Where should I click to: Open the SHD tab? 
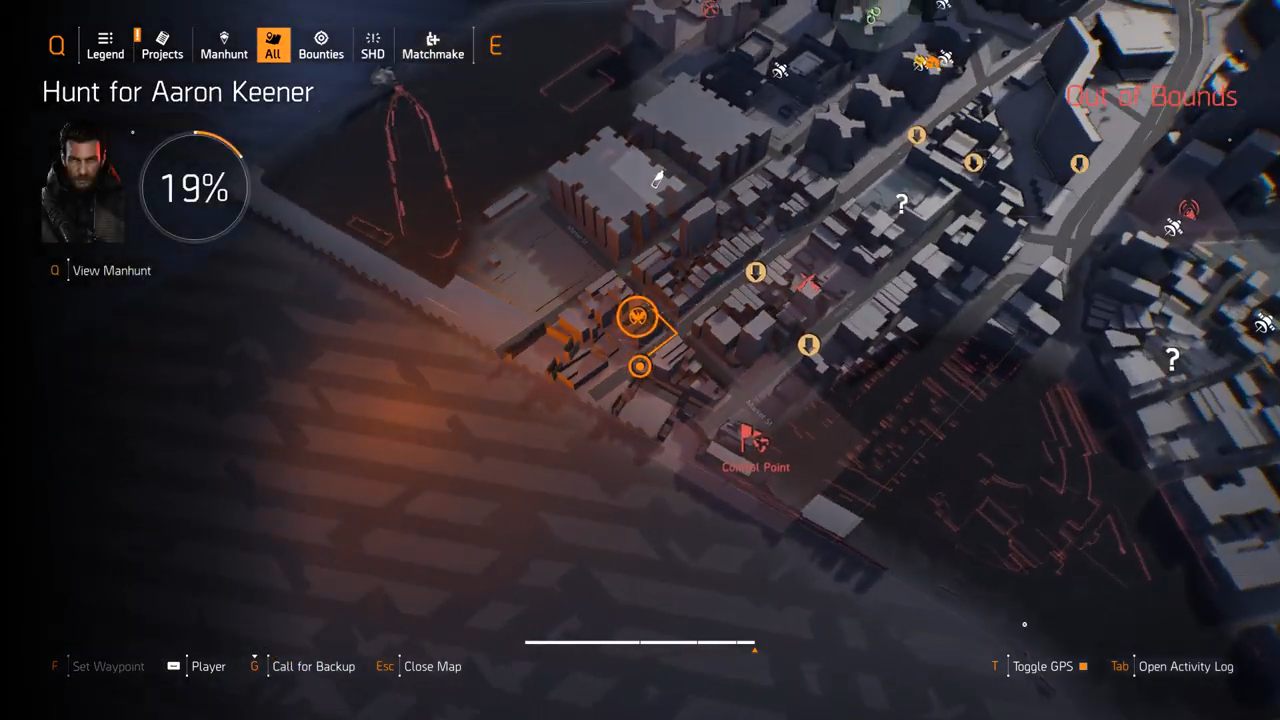pyautogui.click(x=373, y=46)
